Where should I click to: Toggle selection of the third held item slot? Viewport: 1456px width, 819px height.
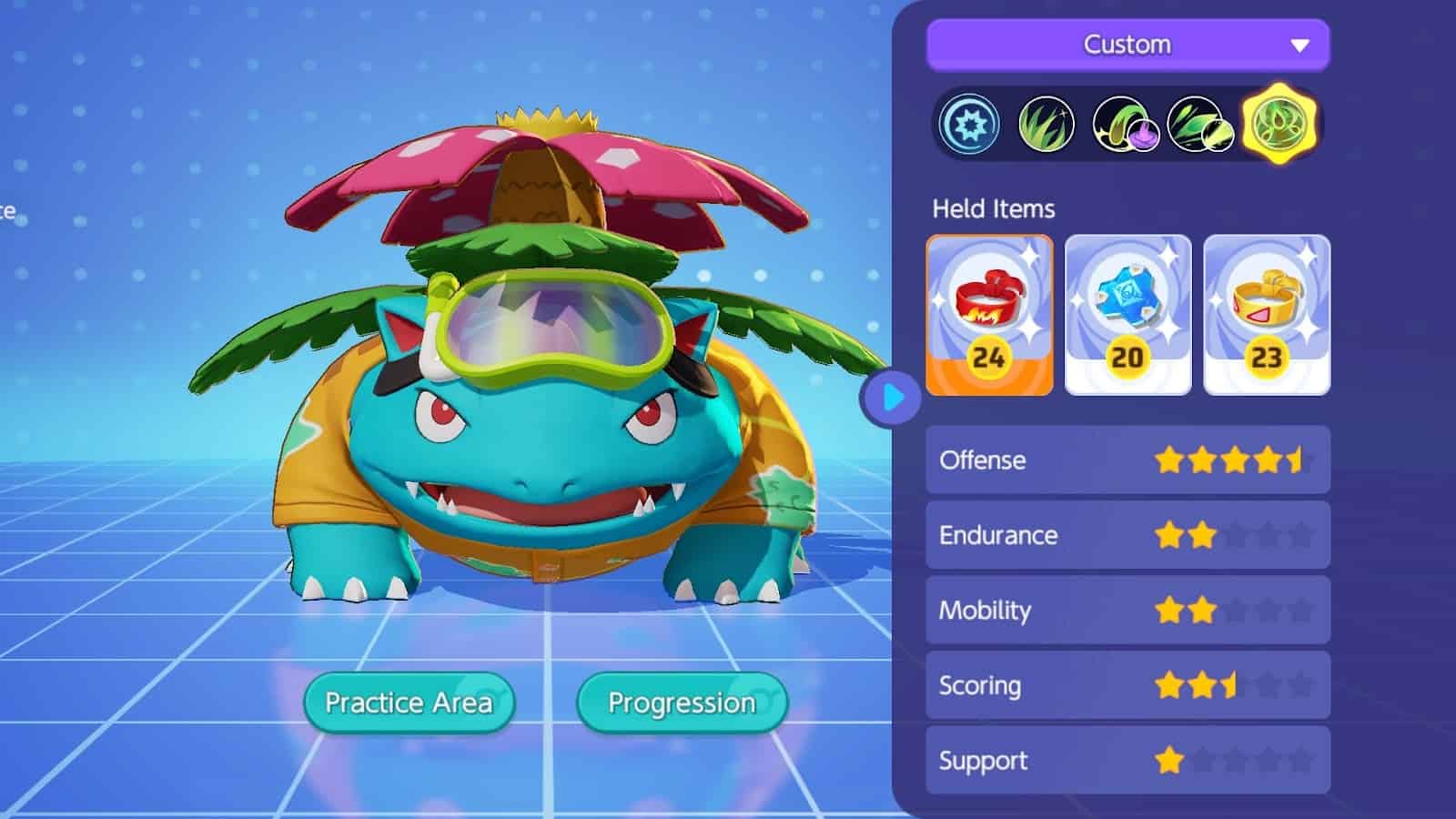coord(1267,314)
